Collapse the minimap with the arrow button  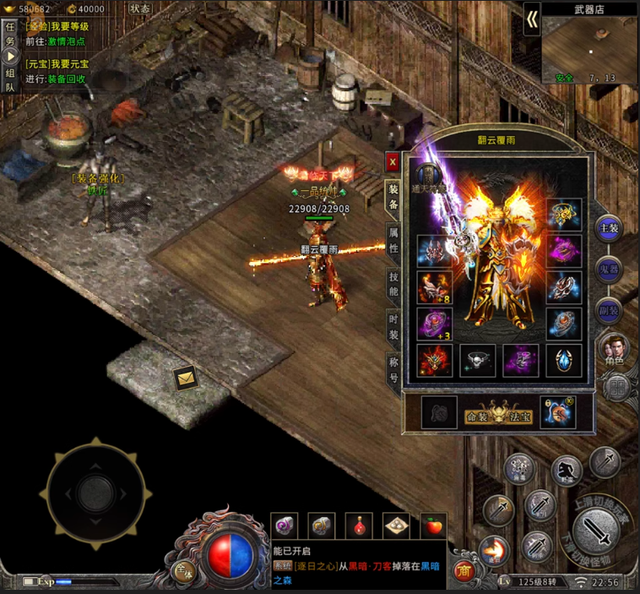[x=532, y=18]
